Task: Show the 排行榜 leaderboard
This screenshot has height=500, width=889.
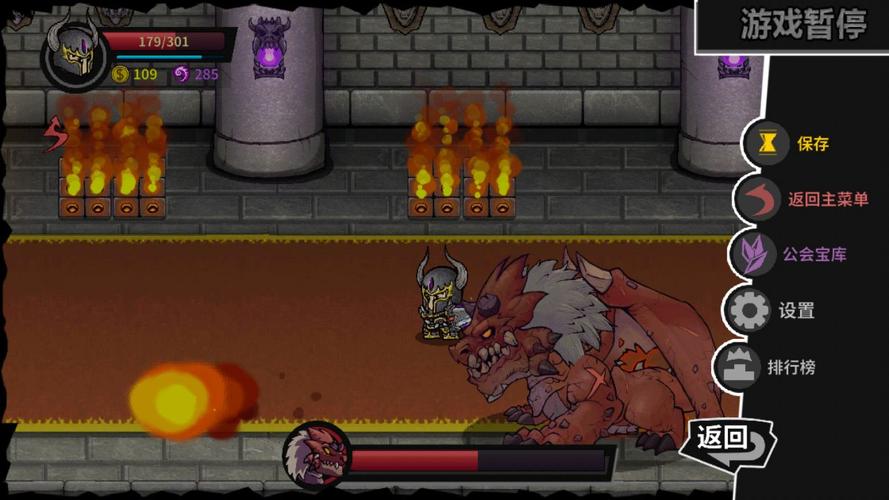Action: click(x=768, y=366)
